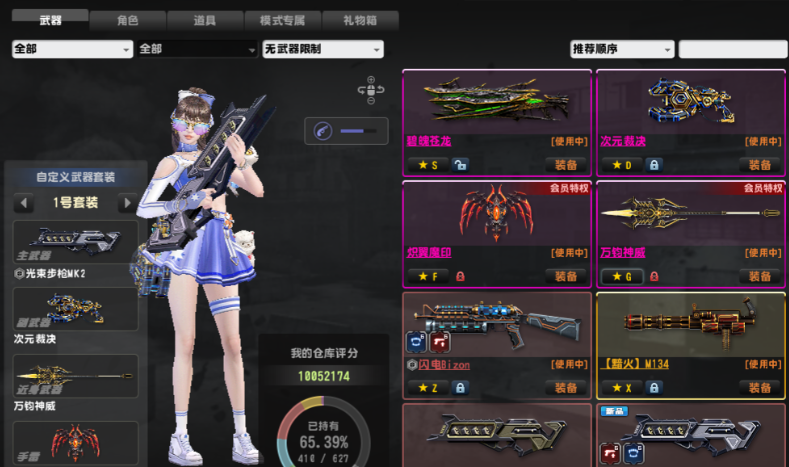Click the character view rotate control
The height and width of the screenshot is (467, 789).
pyautogui.click(x=371, y=91)
